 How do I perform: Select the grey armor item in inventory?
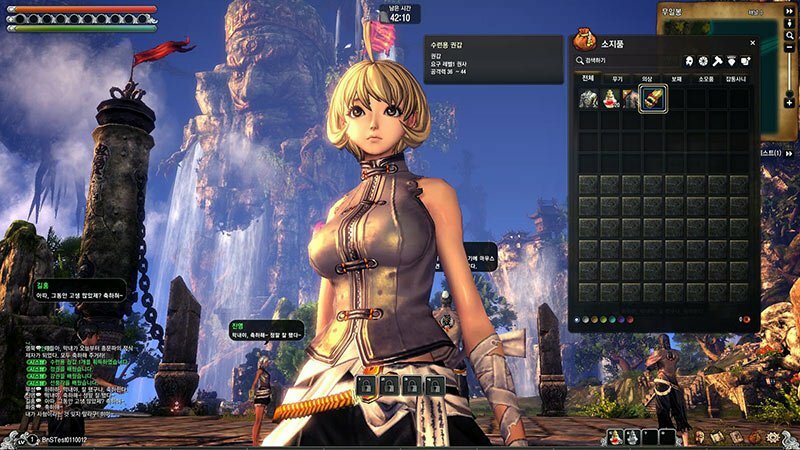pyautogui.click(x=587, y=98)
